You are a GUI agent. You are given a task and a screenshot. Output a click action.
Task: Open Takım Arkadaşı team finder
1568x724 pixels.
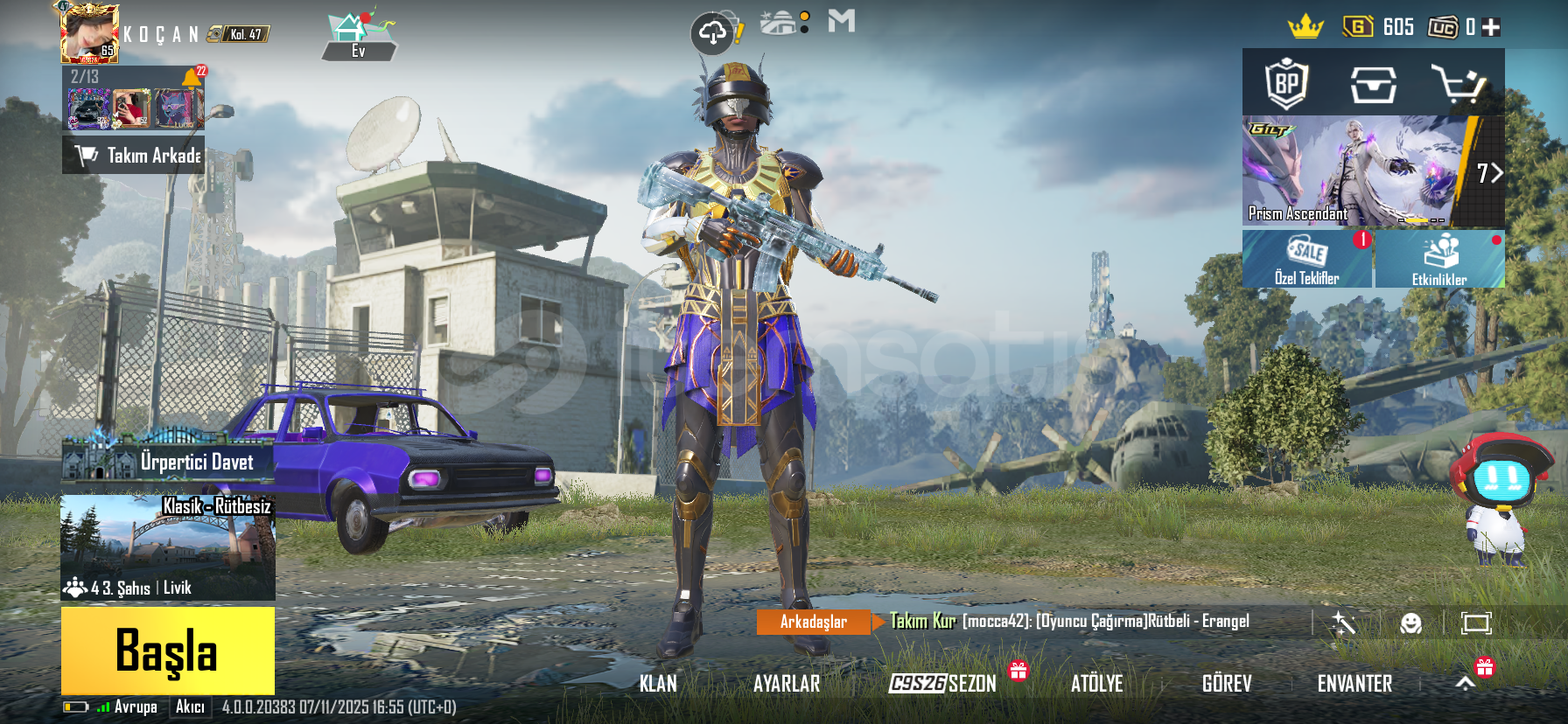tap(134, 156)
